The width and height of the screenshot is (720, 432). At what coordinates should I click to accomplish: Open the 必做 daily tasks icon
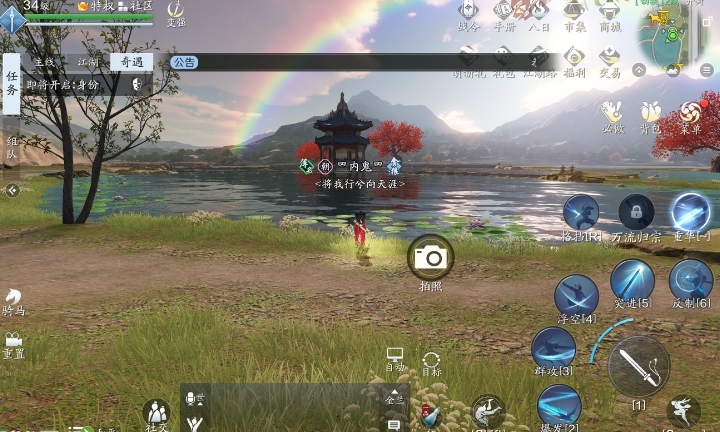pos(612,112)
